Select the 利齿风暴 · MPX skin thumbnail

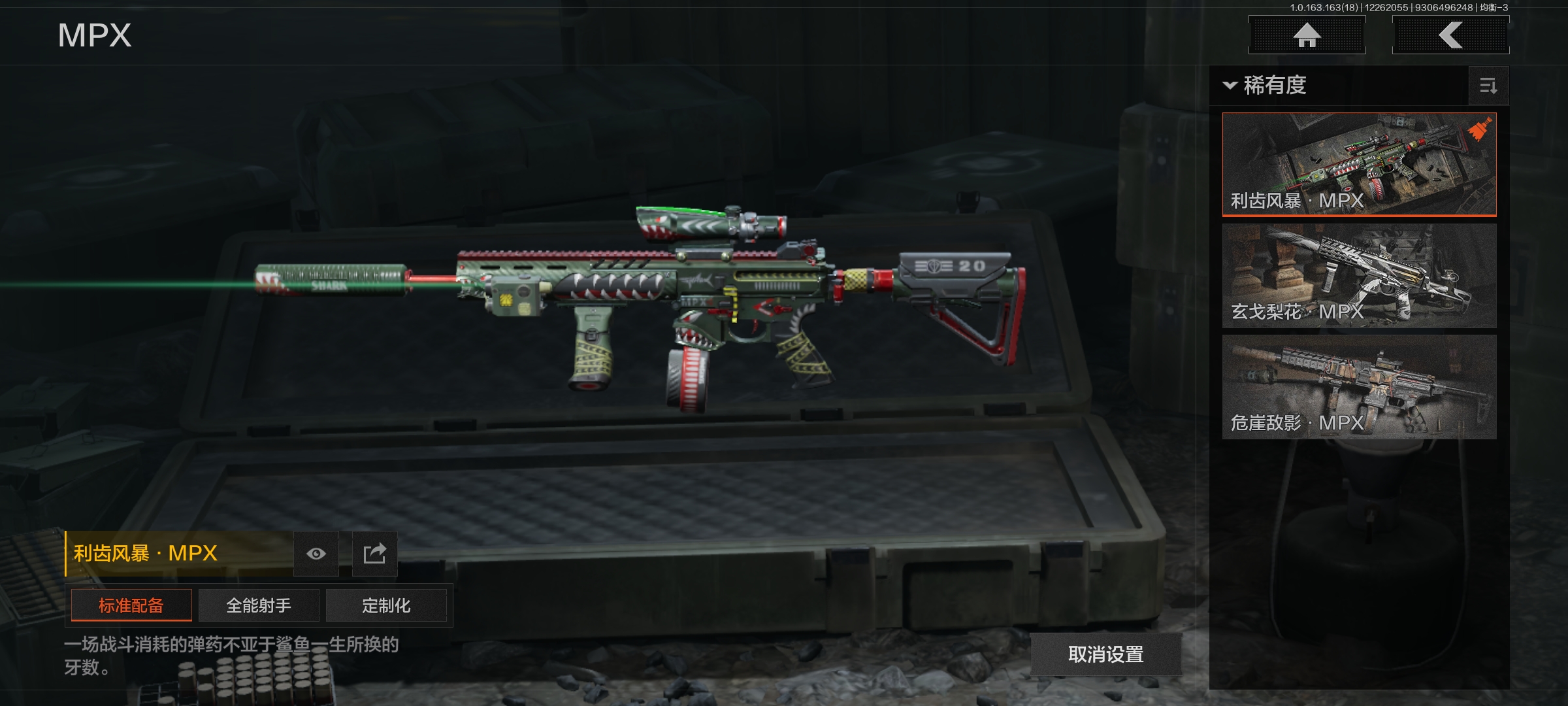point(1359,164)
